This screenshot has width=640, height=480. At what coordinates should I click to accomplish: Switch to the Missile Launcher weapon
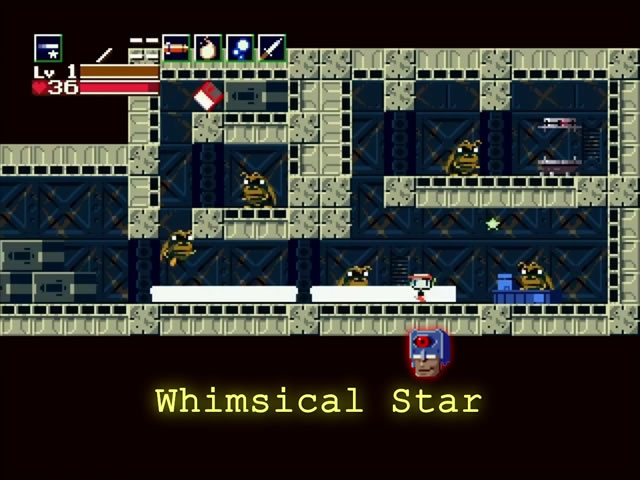176,47
